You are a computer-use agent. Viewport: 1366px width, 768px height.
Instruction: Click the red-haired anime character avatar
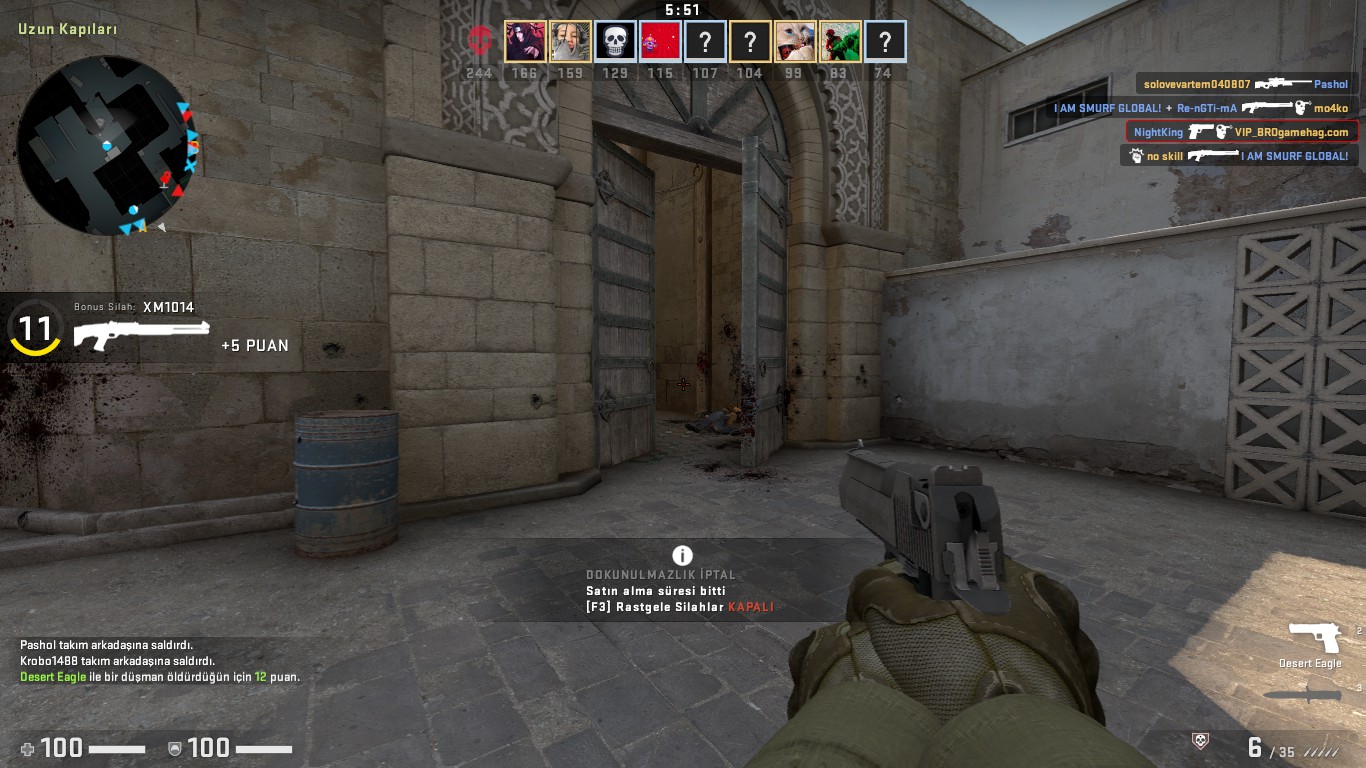525,42
